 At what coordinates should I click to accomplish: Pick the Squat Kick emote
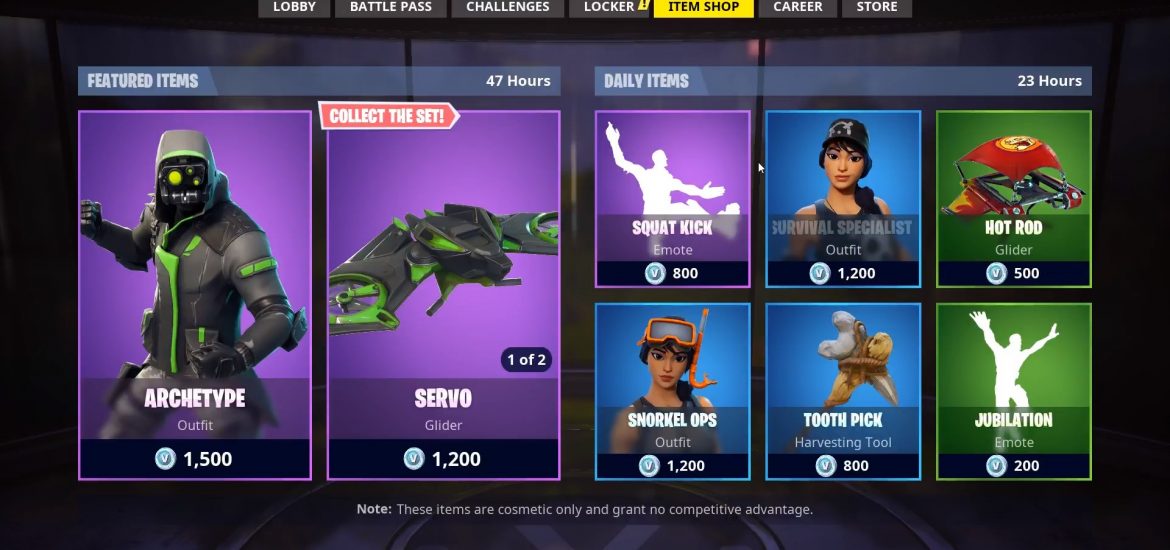point(672,199)
